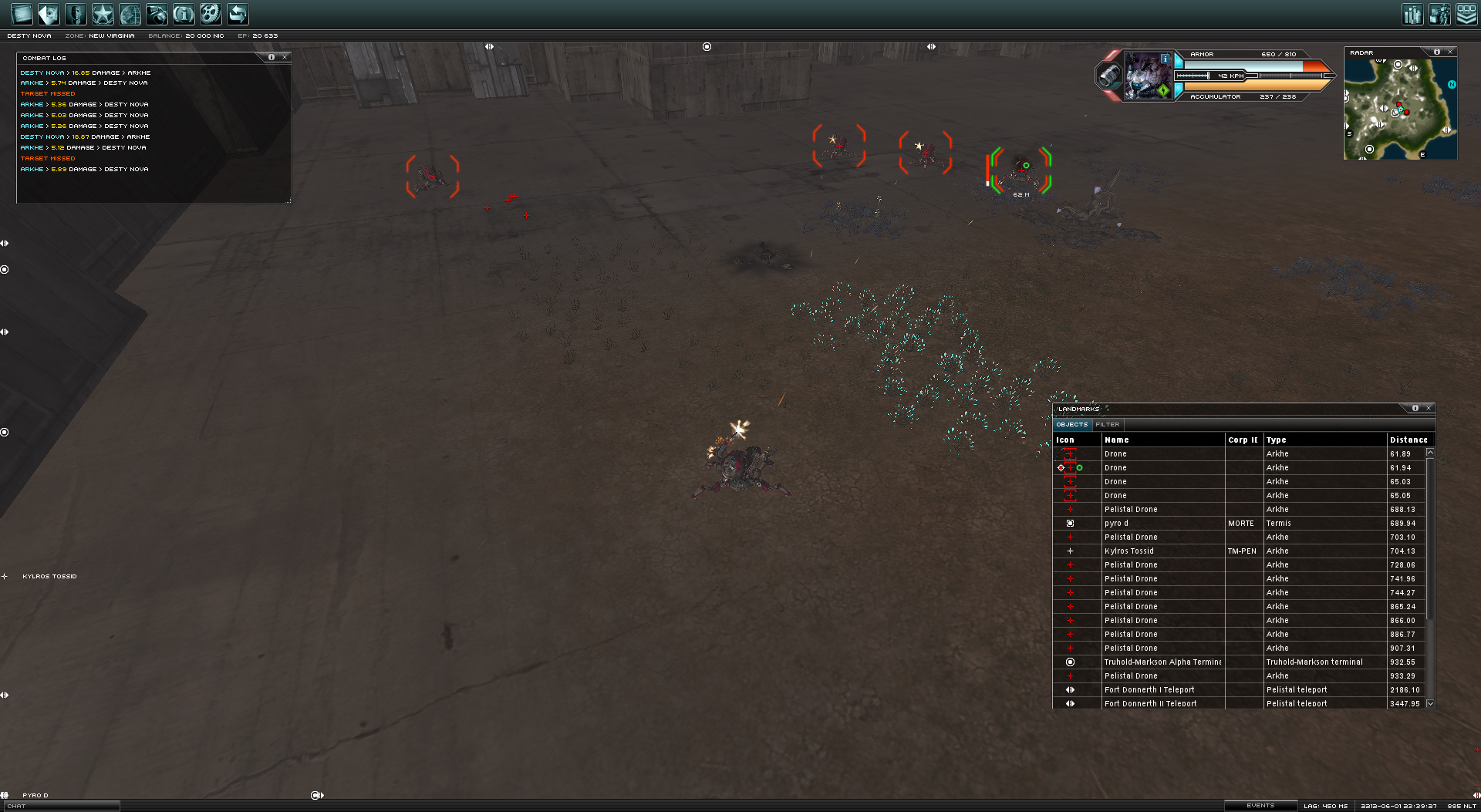The height and width of the screenshot is (812, 1481).
Task: Open the head profile character icon
Action: pos(76,14)
